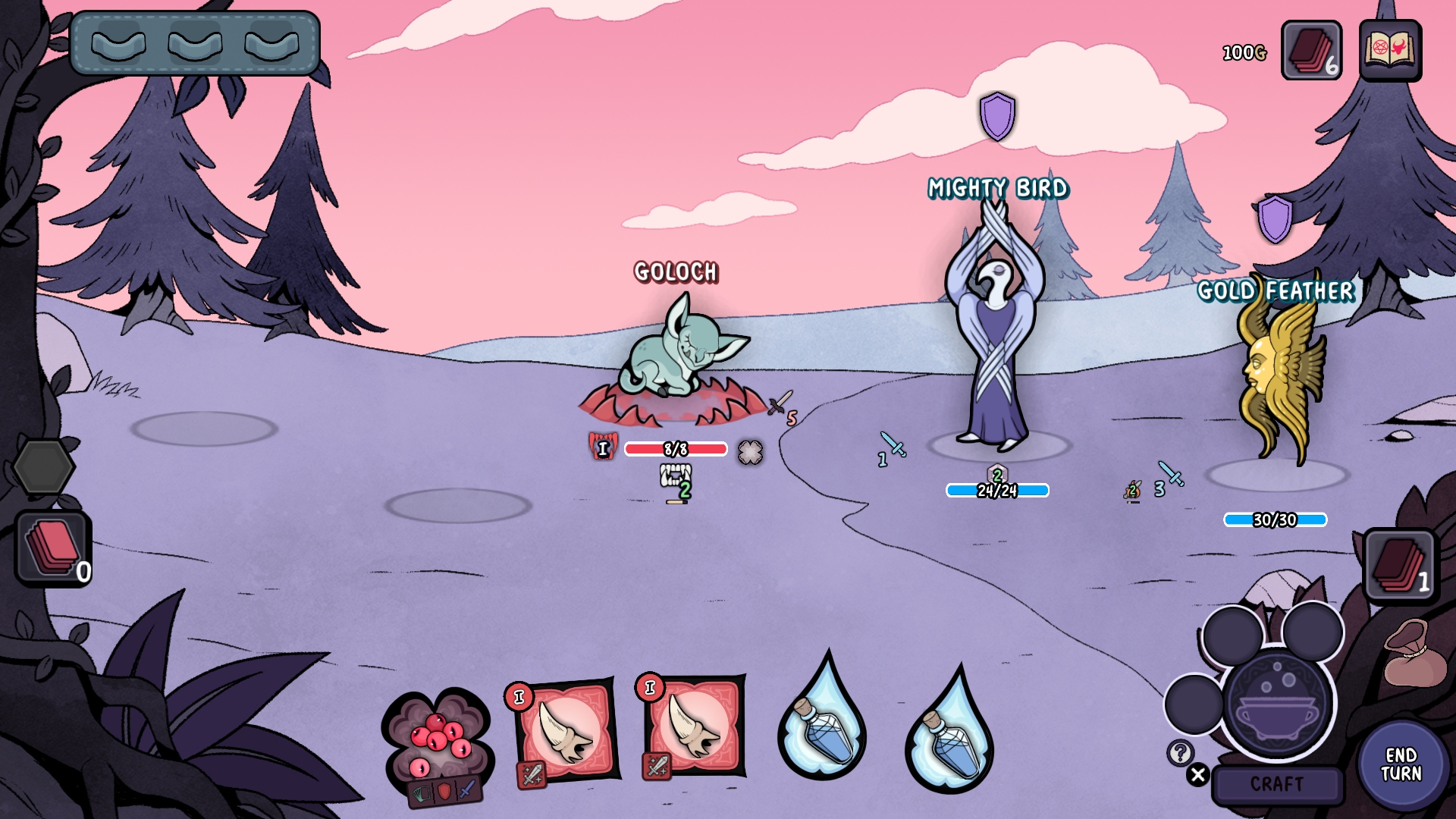The height and width of the screenshot is (819, 1456).
Task: Click the Craft button
Action: click(1277, 784)
